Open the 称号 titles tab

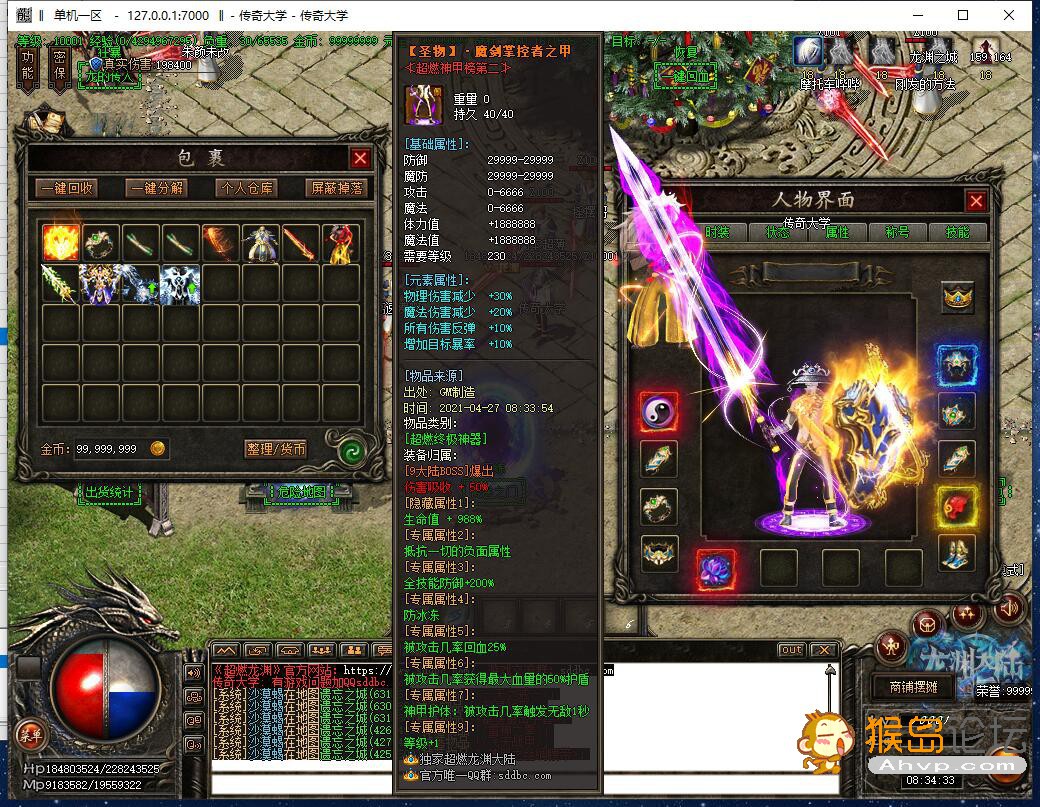pos(896,231)
